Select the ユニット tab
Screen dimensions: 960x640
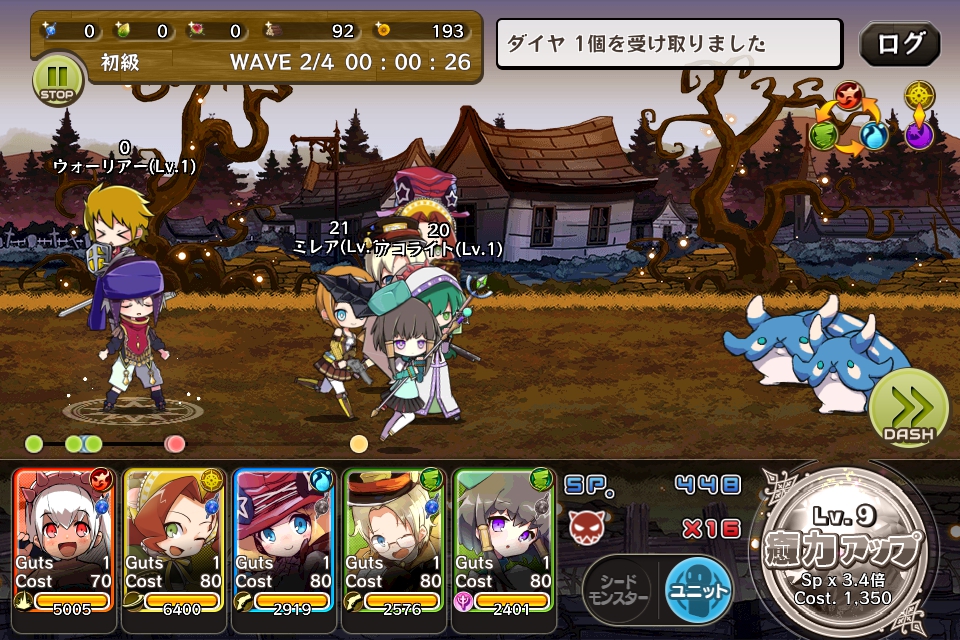pyautogui.click(x=697, y=590)
